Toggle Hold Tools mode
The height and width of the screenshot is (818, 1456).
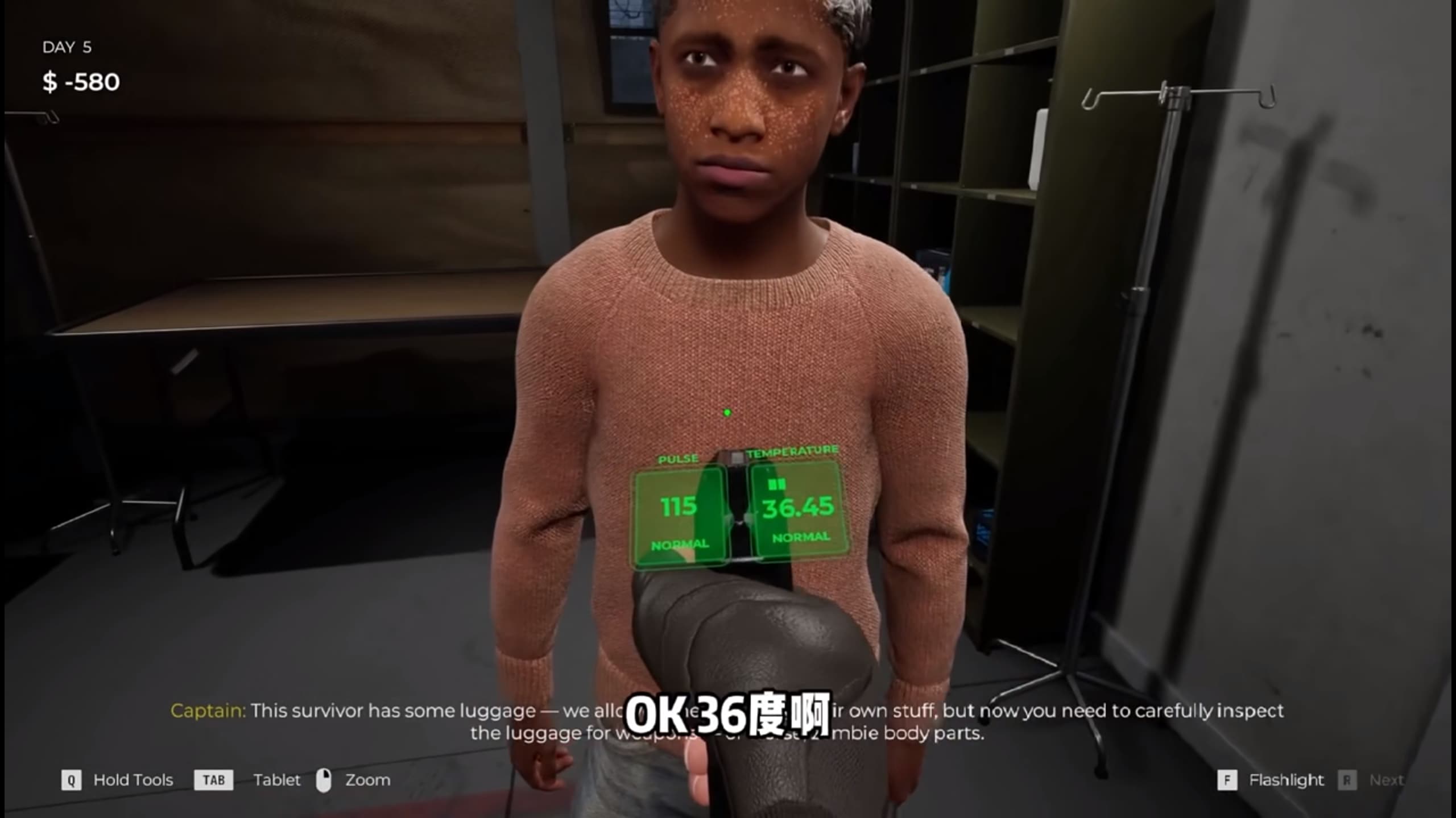(133, 780)
